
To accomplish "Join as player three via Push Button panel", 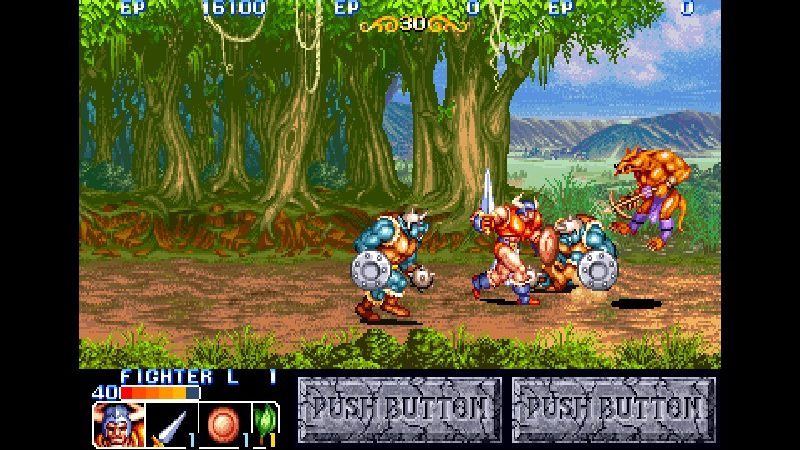I will point(613,409).
